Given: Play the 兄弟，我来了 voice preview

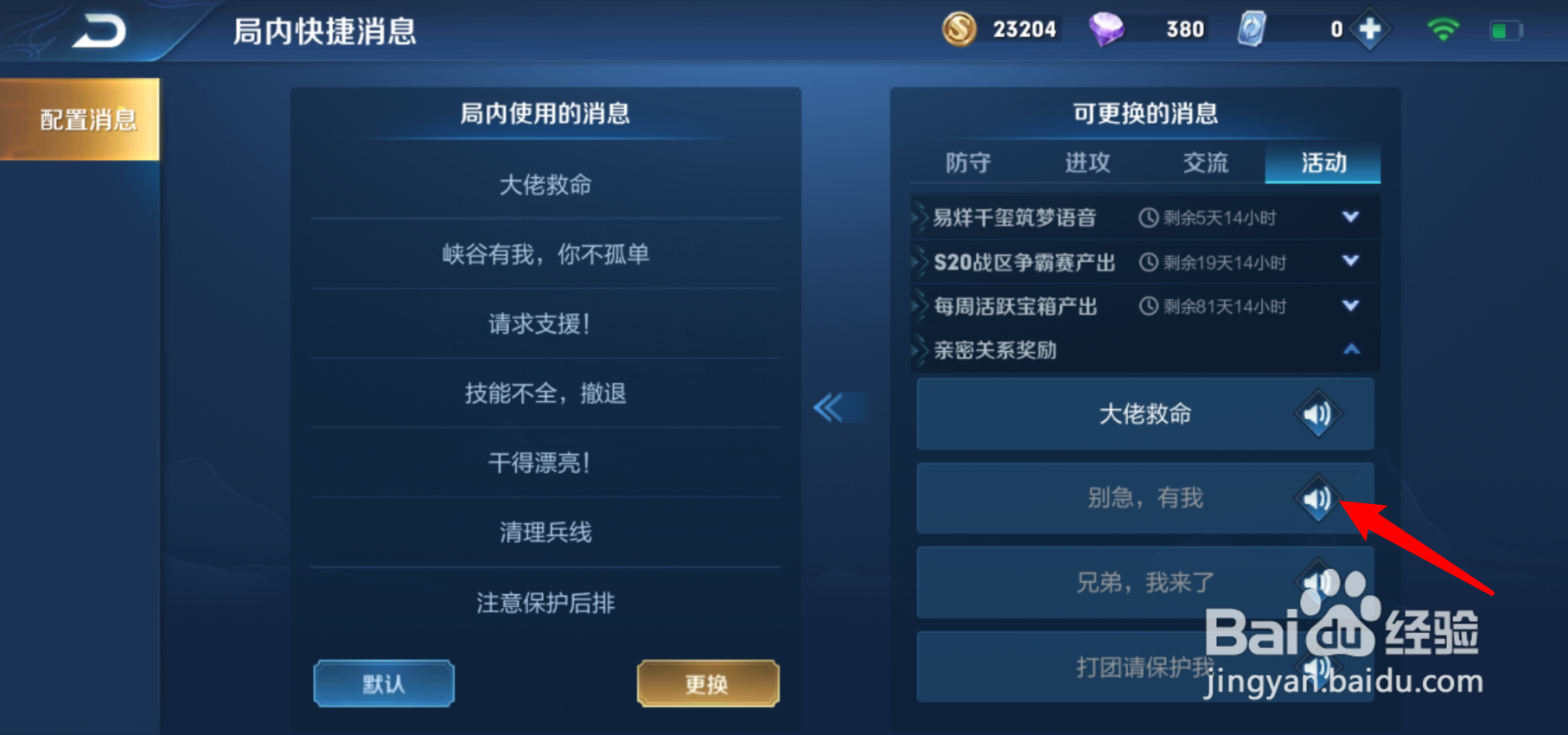Looking at the screenshot, I should click(1316, 582).
